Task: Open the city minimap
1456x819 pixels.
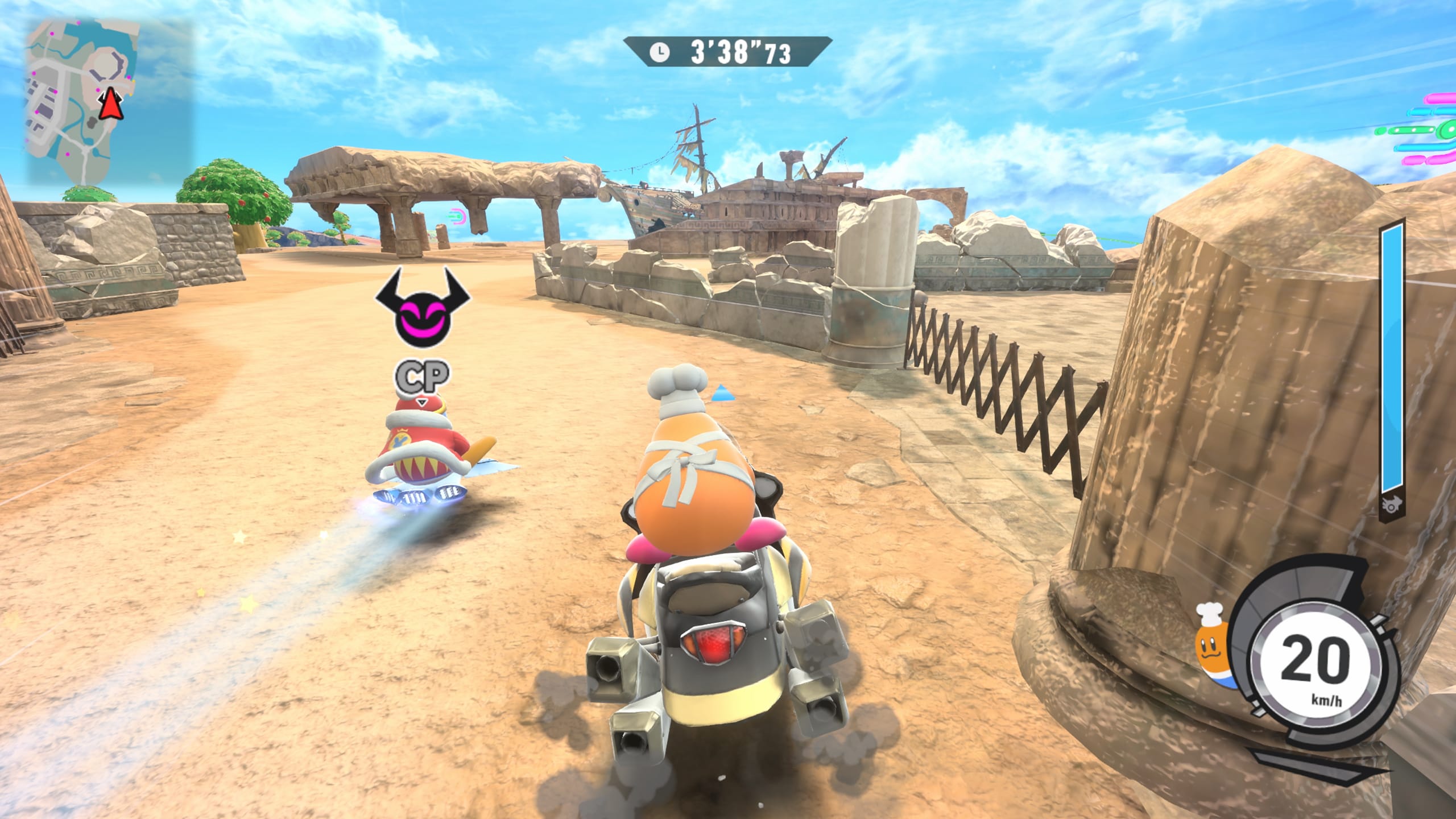Action: [x=108, y=100]
